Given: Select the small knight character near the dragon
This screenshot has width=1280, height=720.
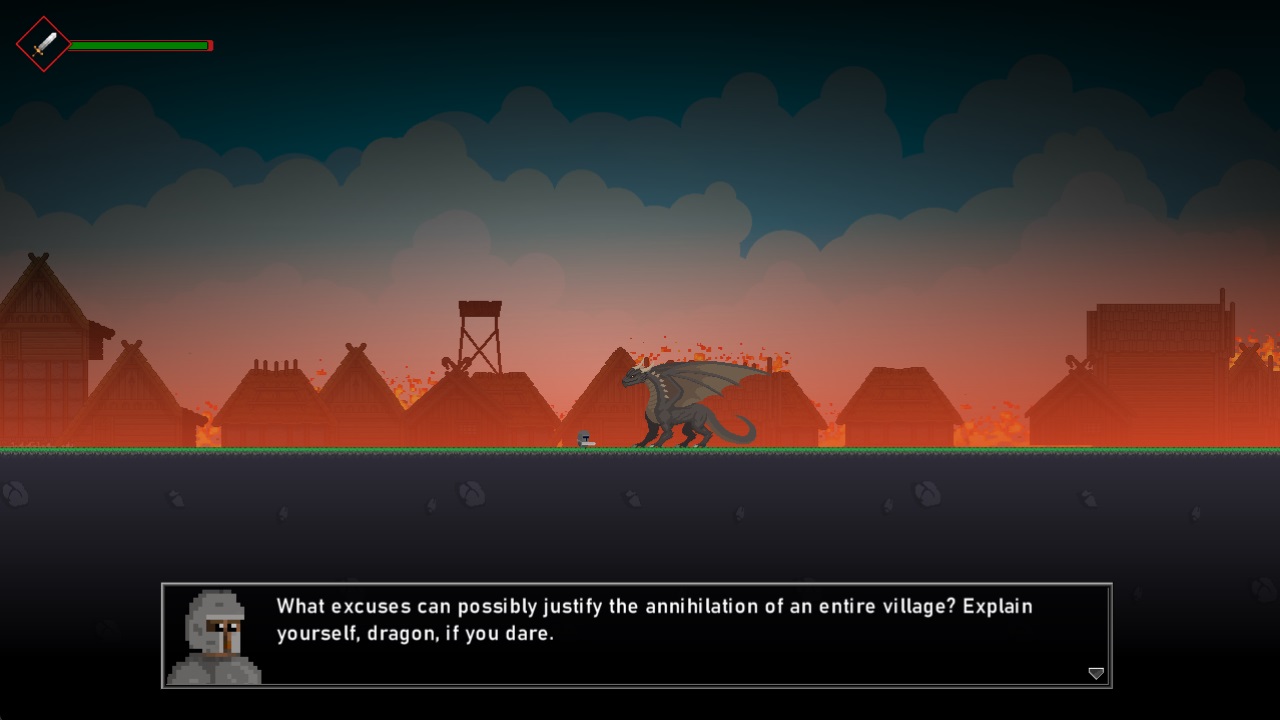Looking at the screenshot, I should [x=584, y=438].
